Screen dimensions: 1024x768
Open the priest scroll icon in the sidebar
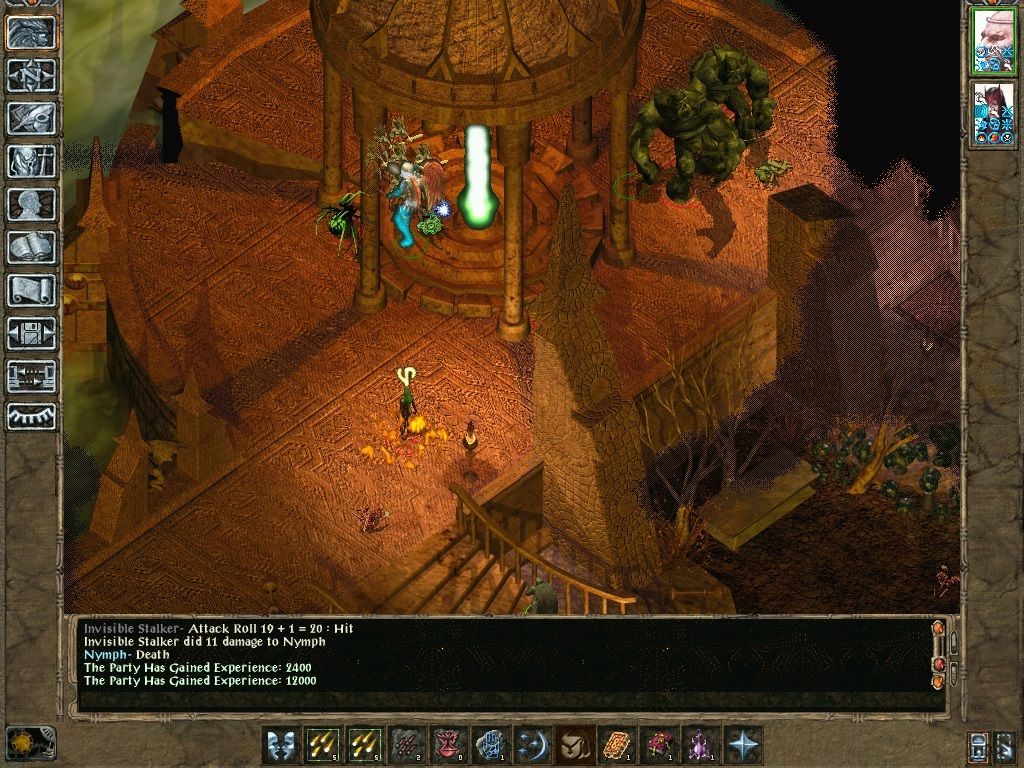[32, 290]
